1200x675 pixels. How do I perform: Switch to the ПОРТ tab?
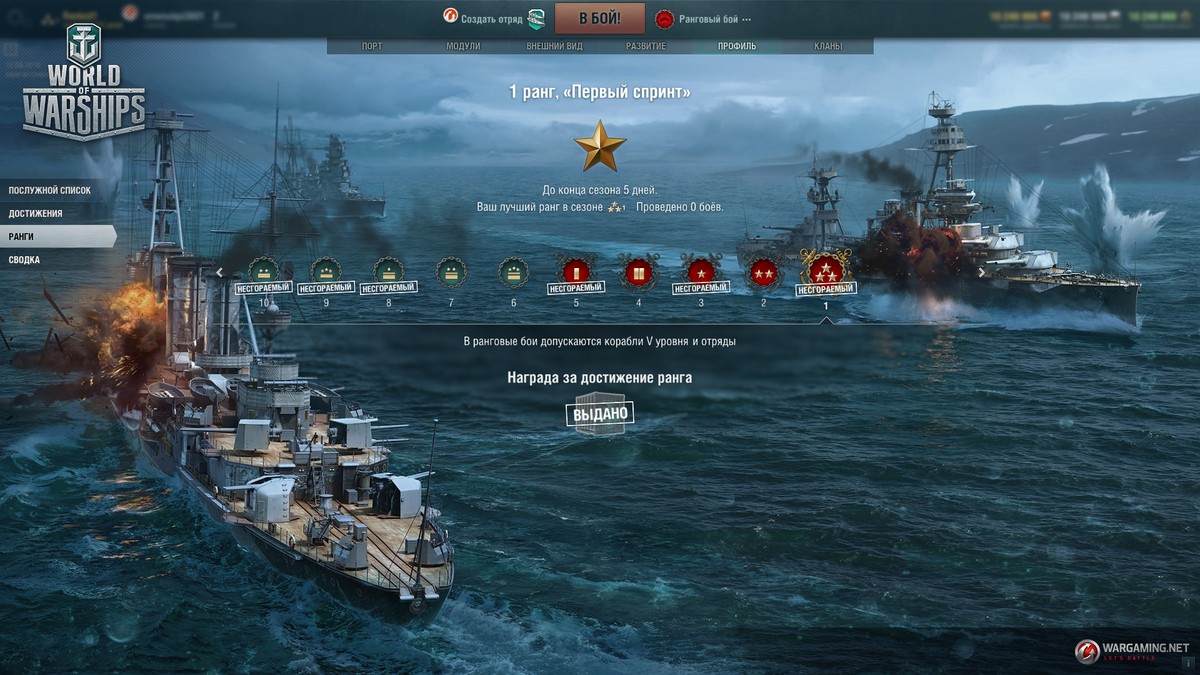pyautogui.click(x=371, y=46)
